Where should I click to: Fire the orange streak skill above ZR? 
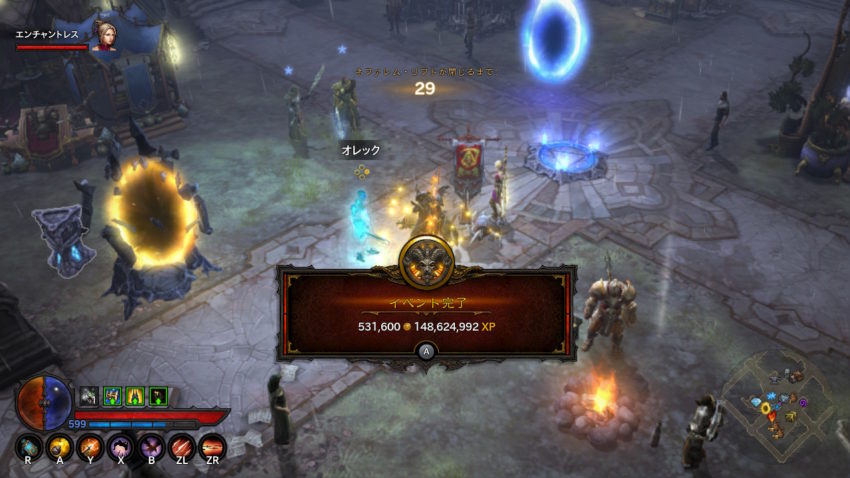click(x=212, y=447)
